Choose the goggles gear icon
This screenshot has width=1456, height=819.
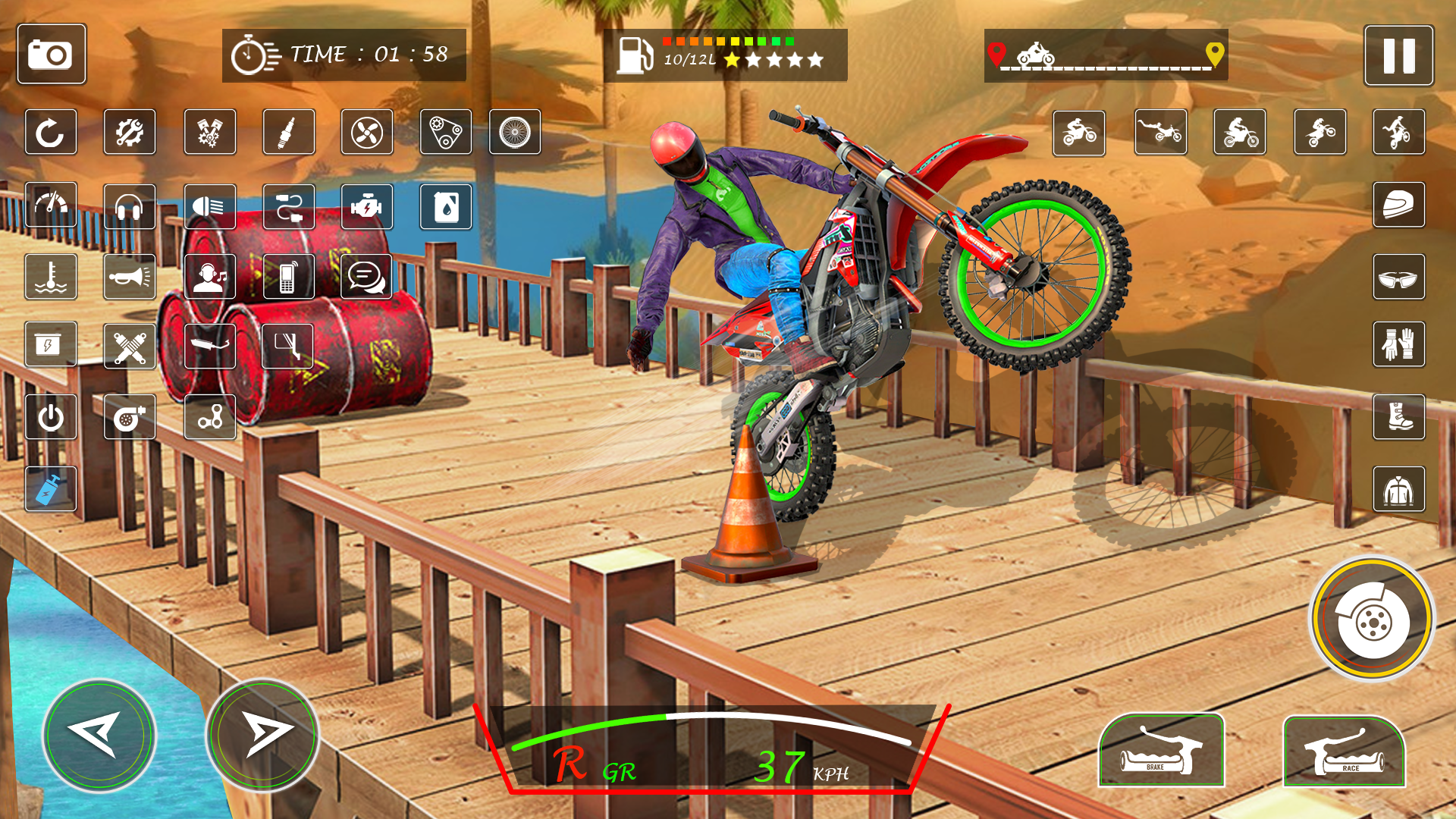pyautogui.click(x=1398, y=277)
